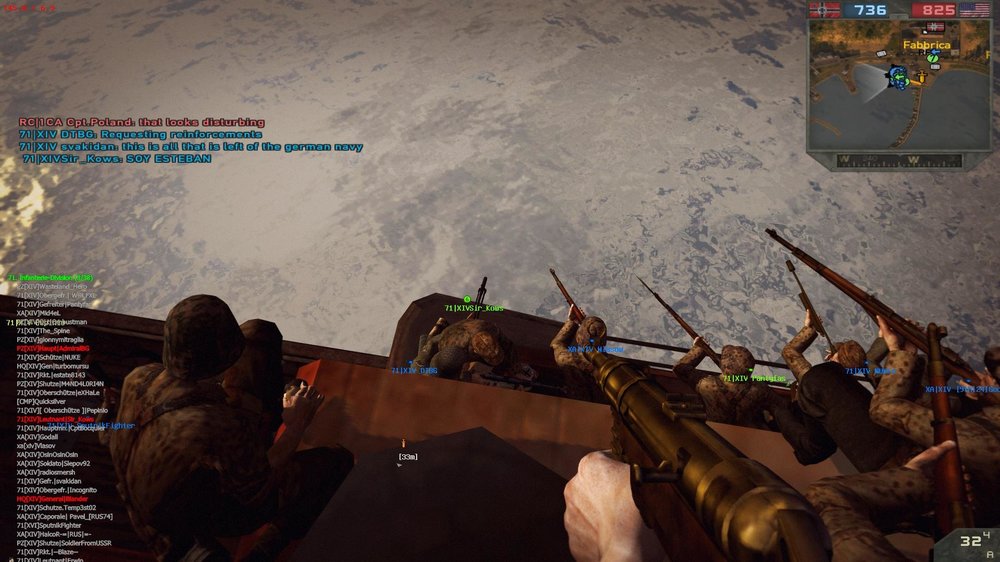1000x562 pixels.
Task: Click the minimap
Action: pos(884,85)
